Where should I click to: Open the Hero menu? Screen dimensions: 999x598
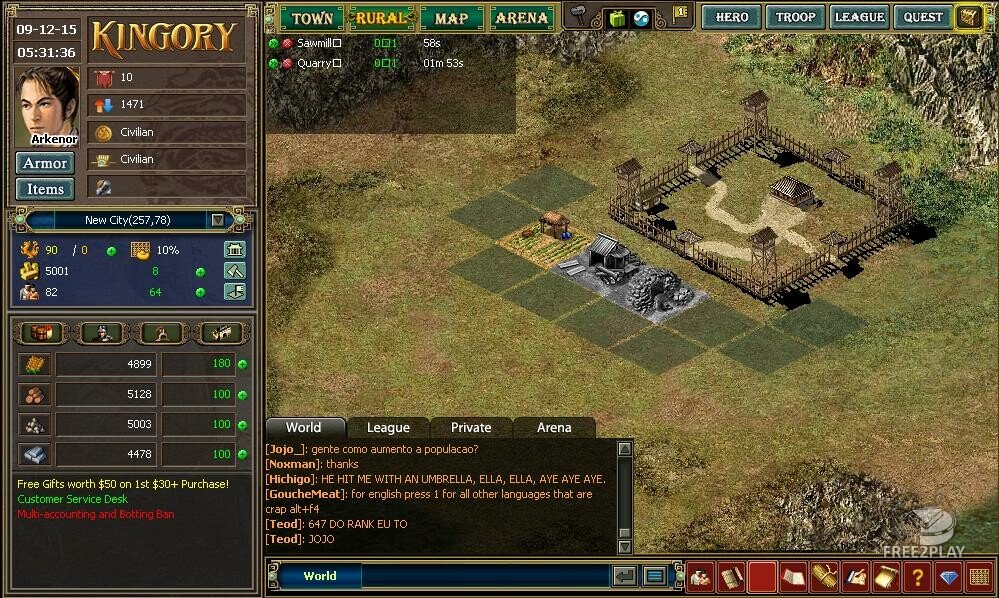coord(732,17)
